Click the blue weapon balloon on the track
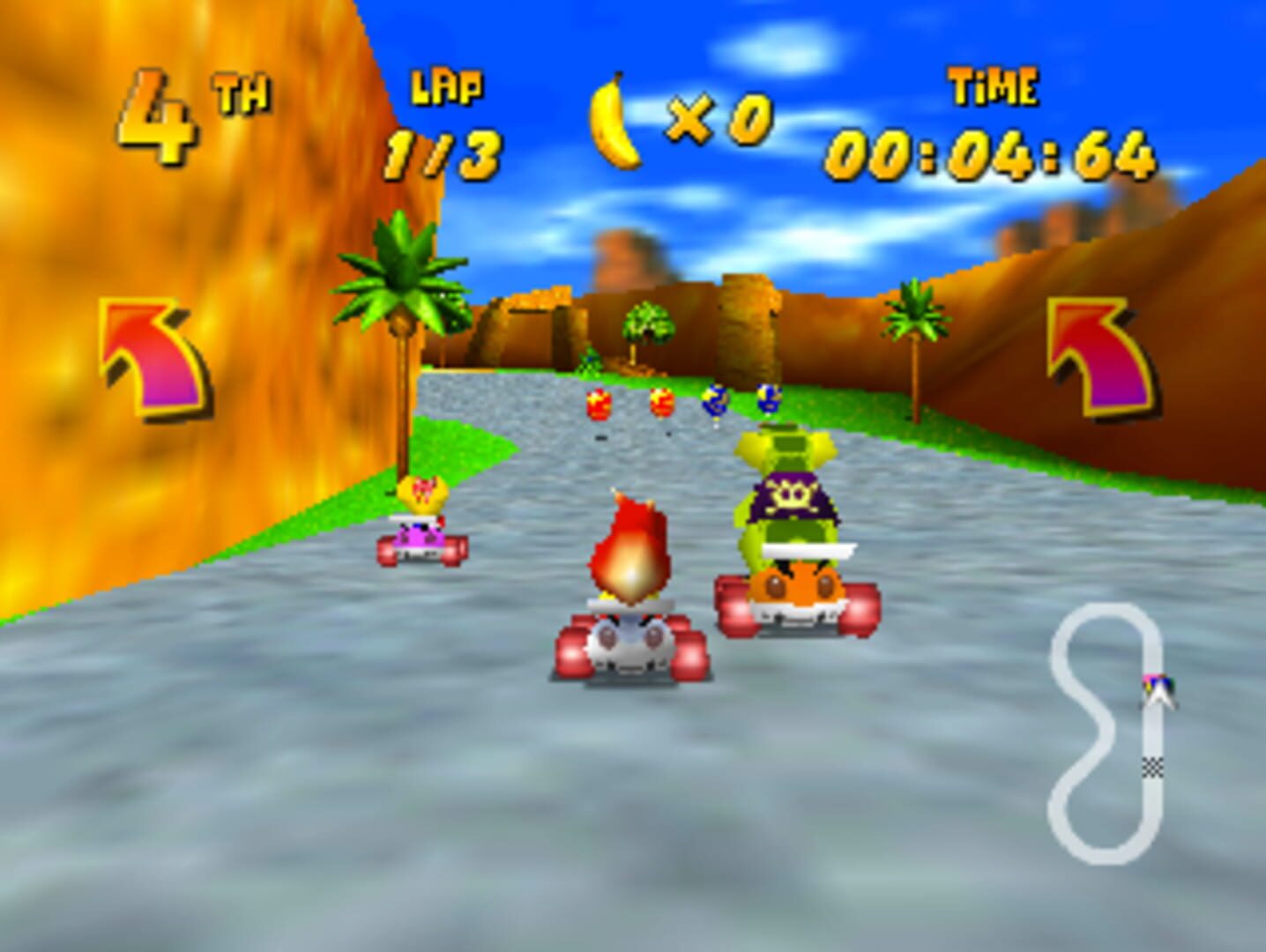The width and height of the screenshot is (1266, 952). coord(714,402)
